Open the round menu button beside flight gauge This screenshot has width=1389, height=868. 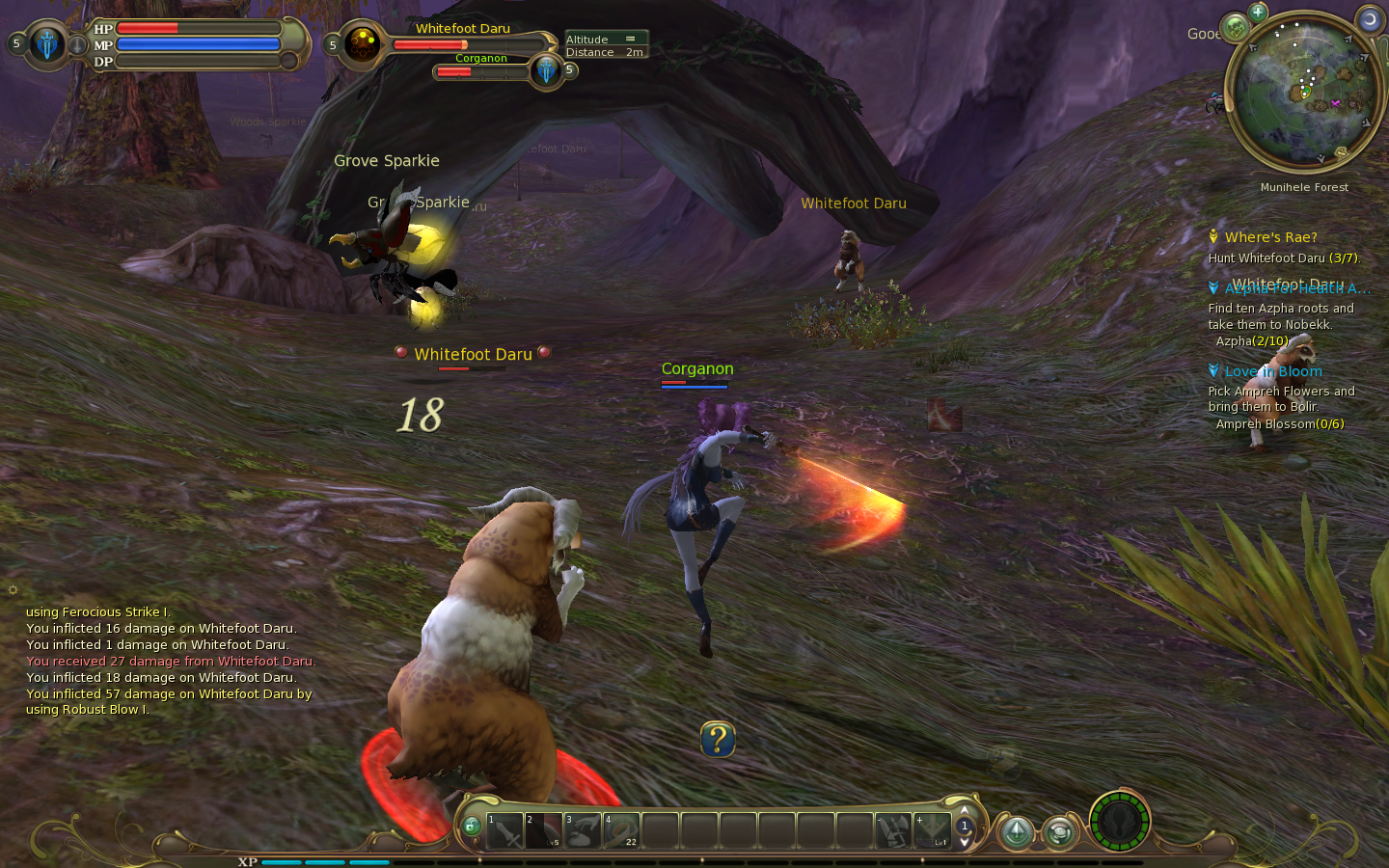(1059, 832)
